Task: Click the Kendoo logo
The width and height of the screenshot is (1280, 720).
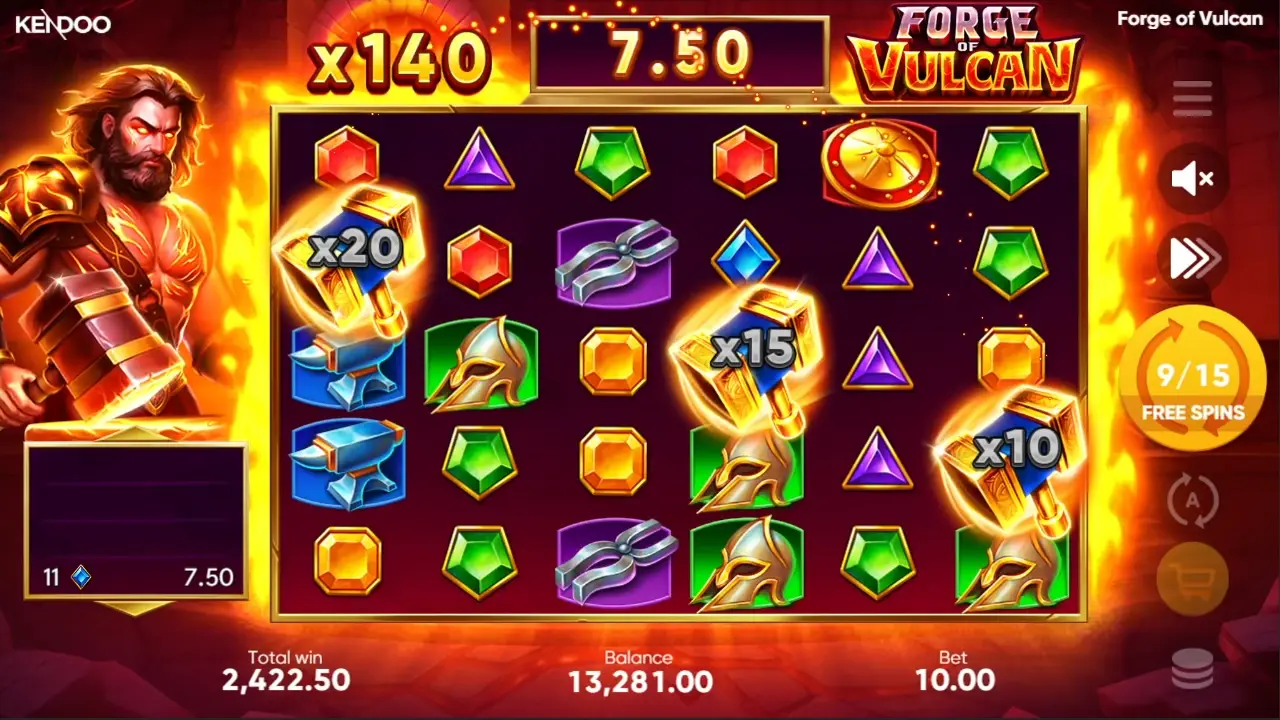Action: point(63,24)
